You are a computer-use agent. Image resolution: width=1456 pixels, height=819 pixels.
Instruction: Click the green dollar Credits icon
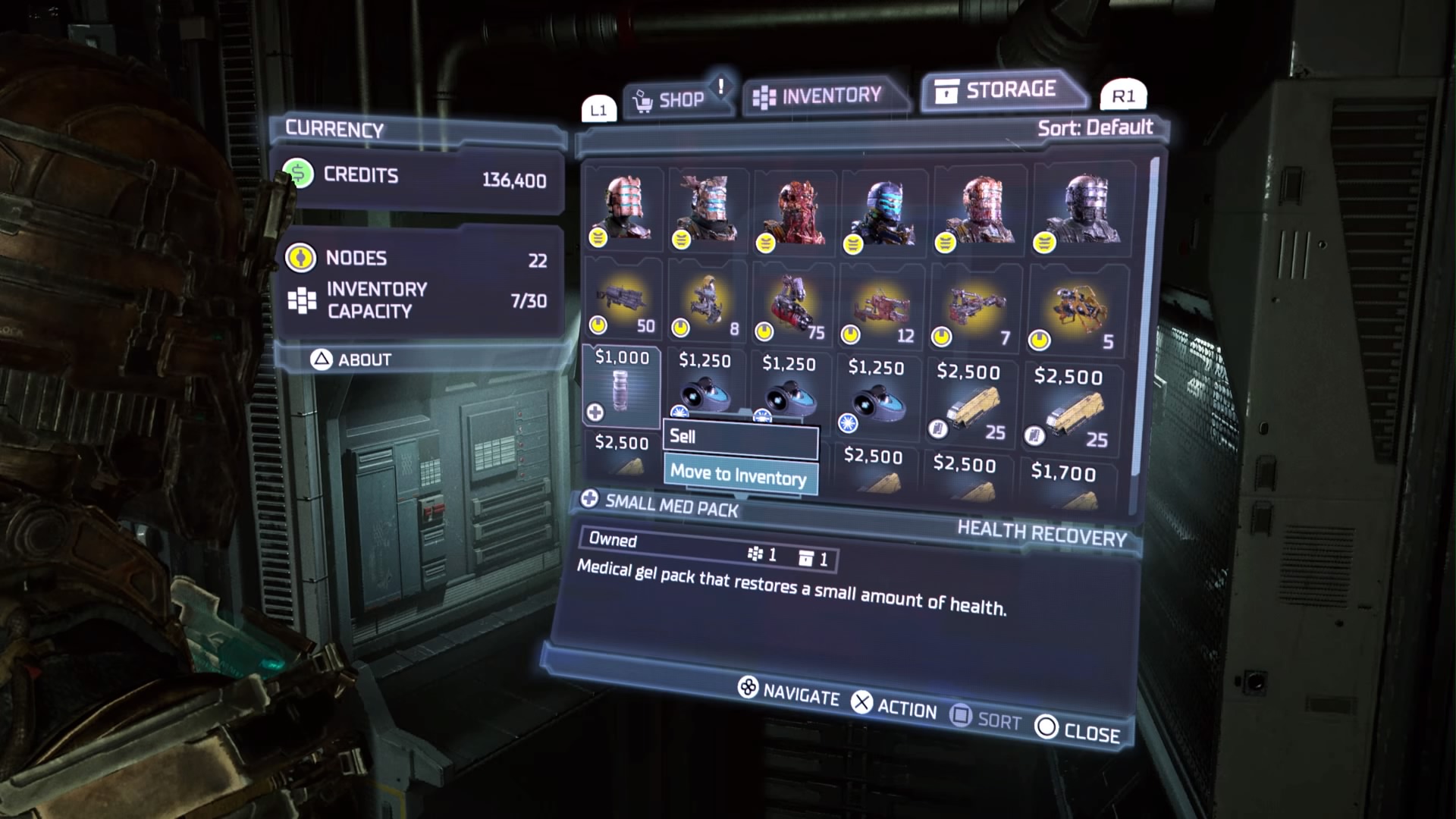click(299, 175)
